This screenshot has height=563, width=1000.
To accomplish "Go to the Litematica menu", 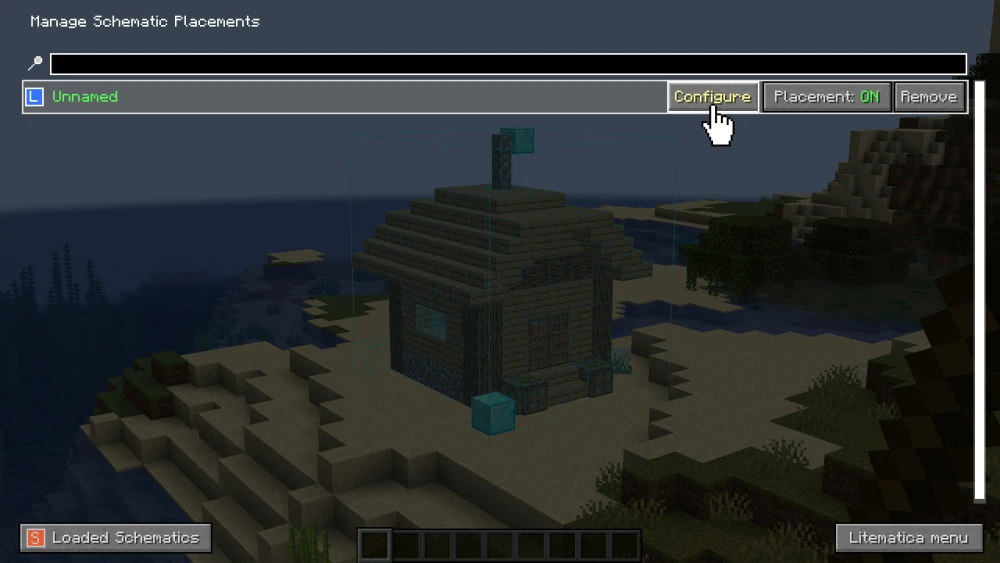I will pyautogui.click(x=908, y=538).
